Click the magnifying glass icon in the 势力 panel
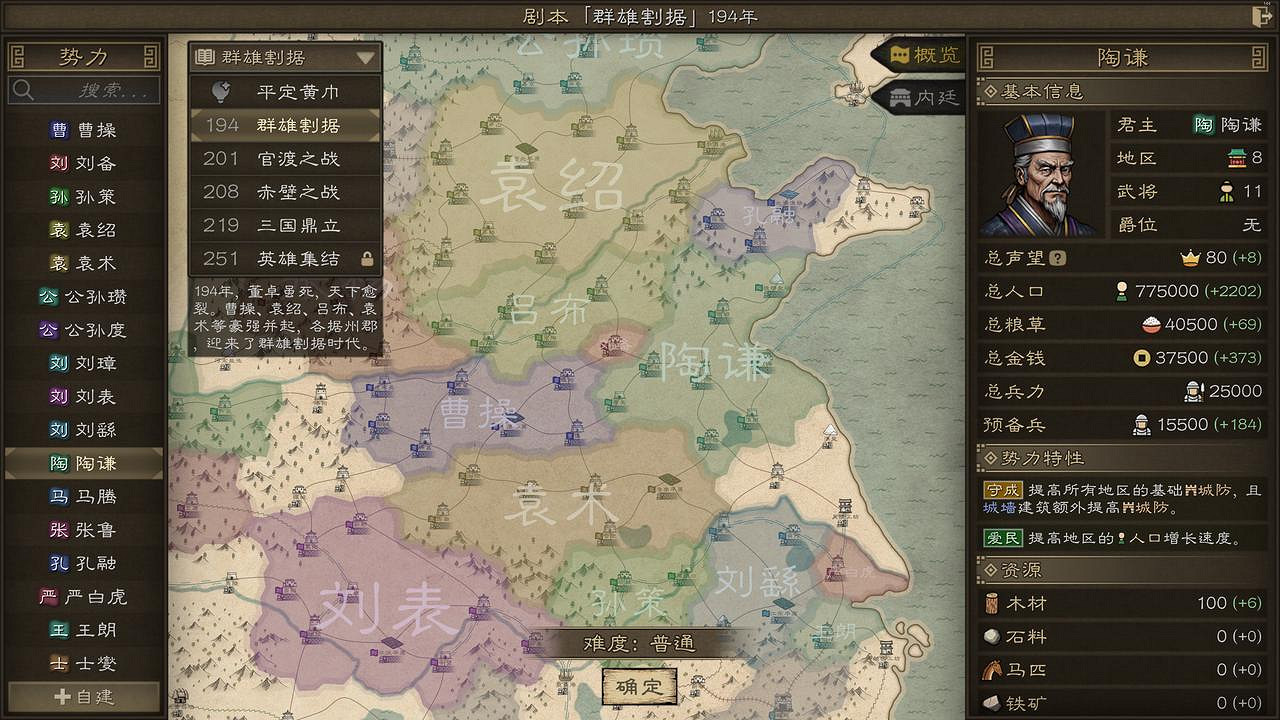The image size is (1280, 720). tap(23, 89)
